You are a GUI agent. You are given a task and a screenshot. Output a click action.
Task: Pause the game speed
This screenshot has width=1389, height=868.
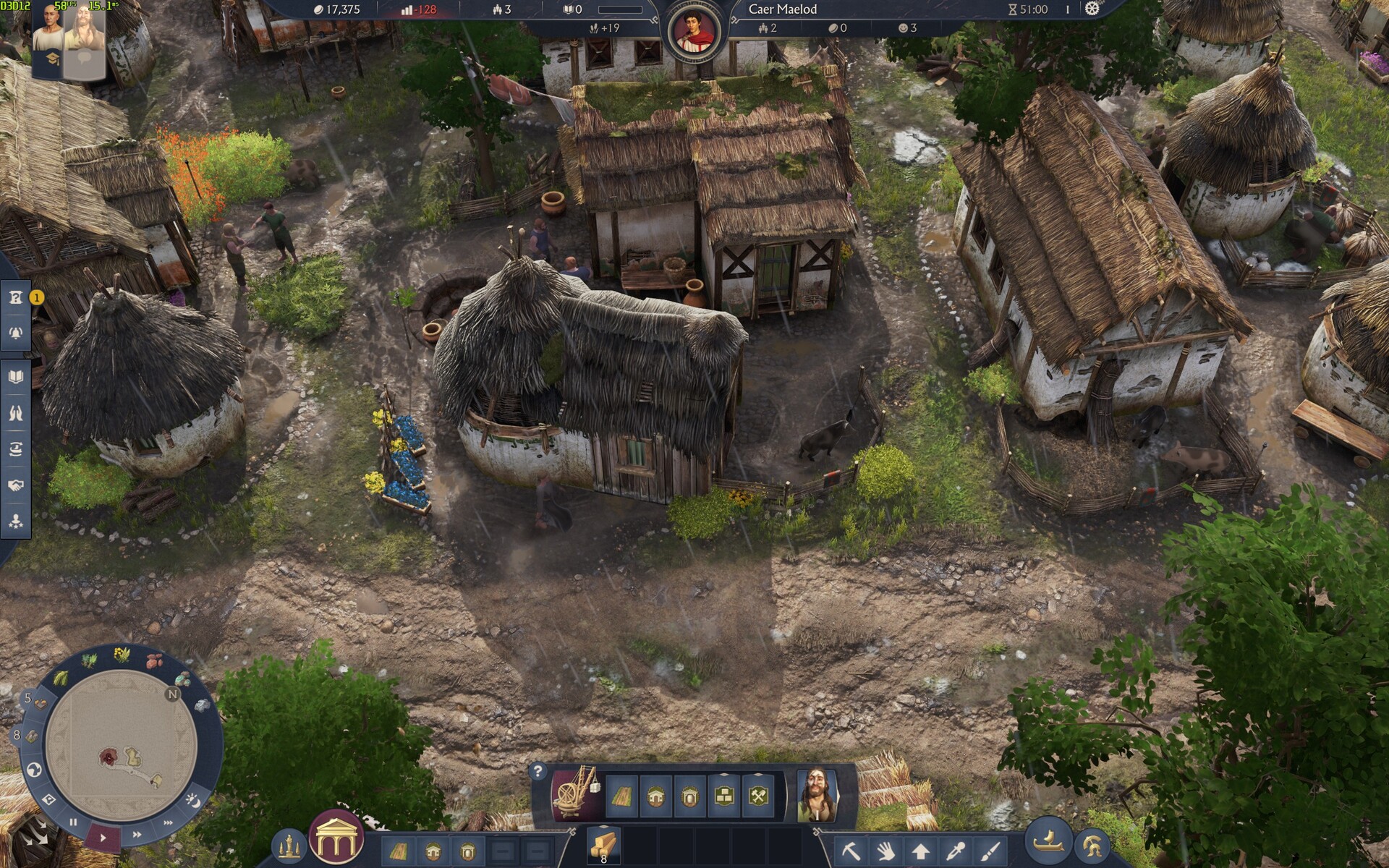pyautogui.click(x=73, y=822)
